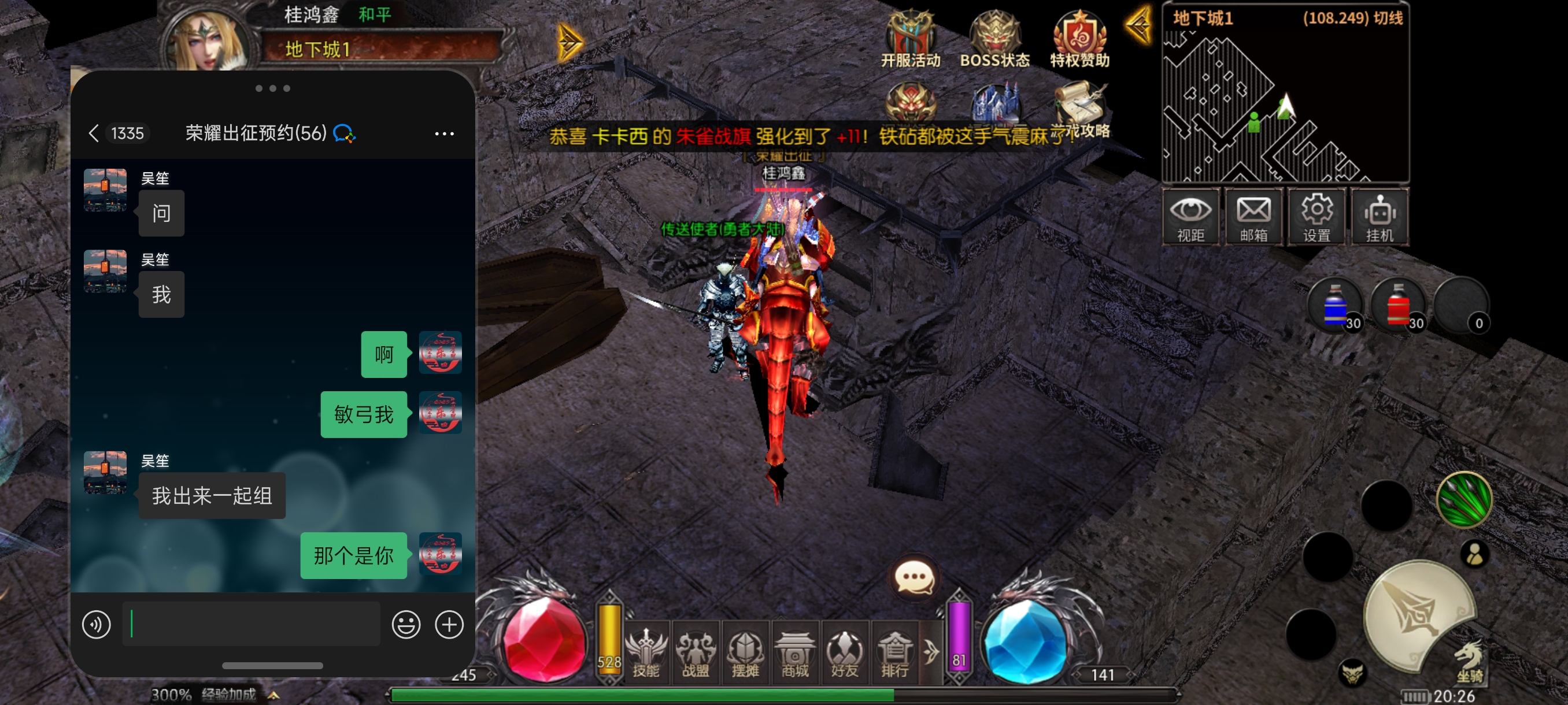Click the 切线 switch-line button
The height and width of the screenshot is (705, 1568).
[x=1388, y=18]
